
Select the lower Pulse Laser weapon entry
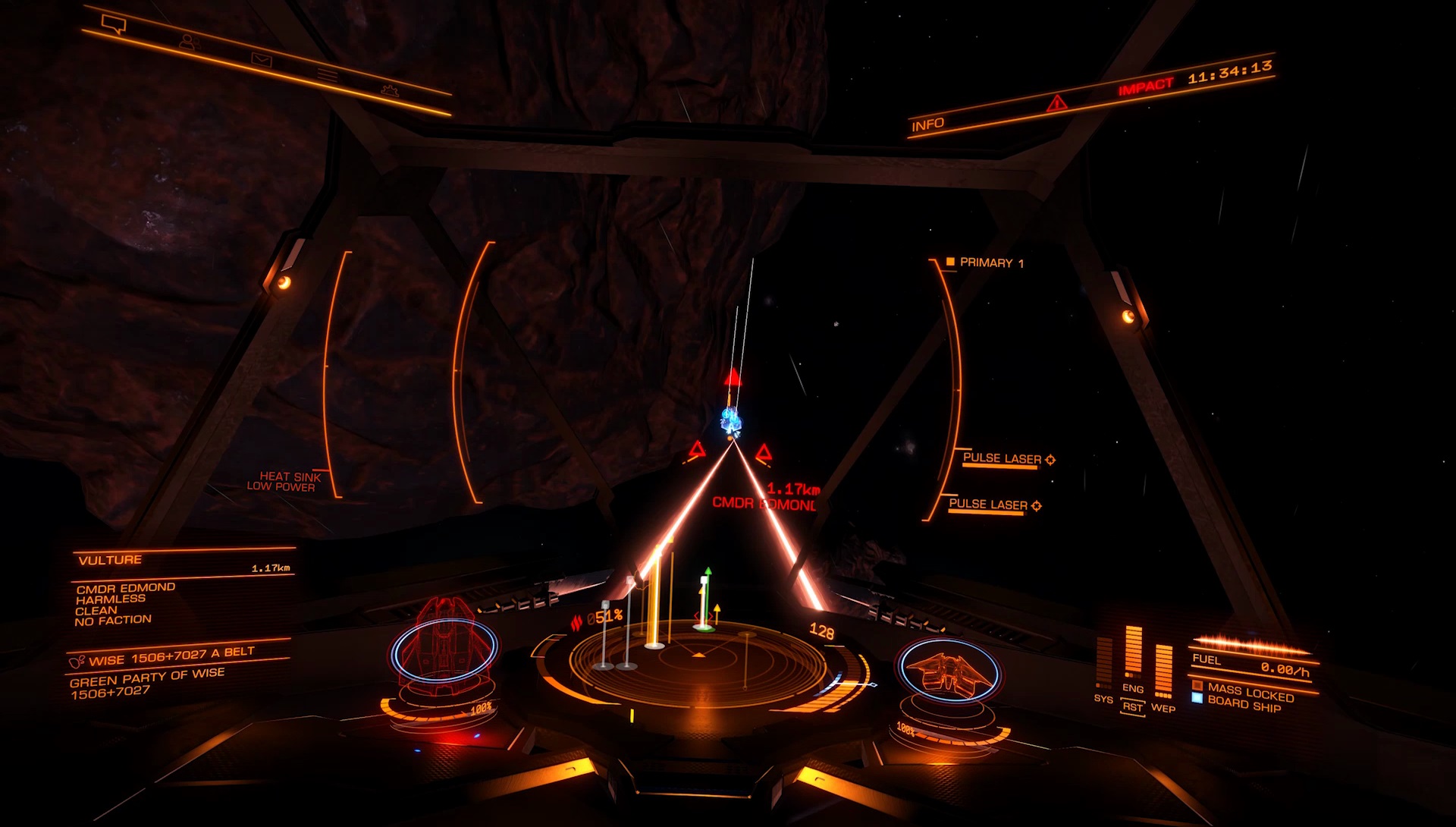point(988,505)
